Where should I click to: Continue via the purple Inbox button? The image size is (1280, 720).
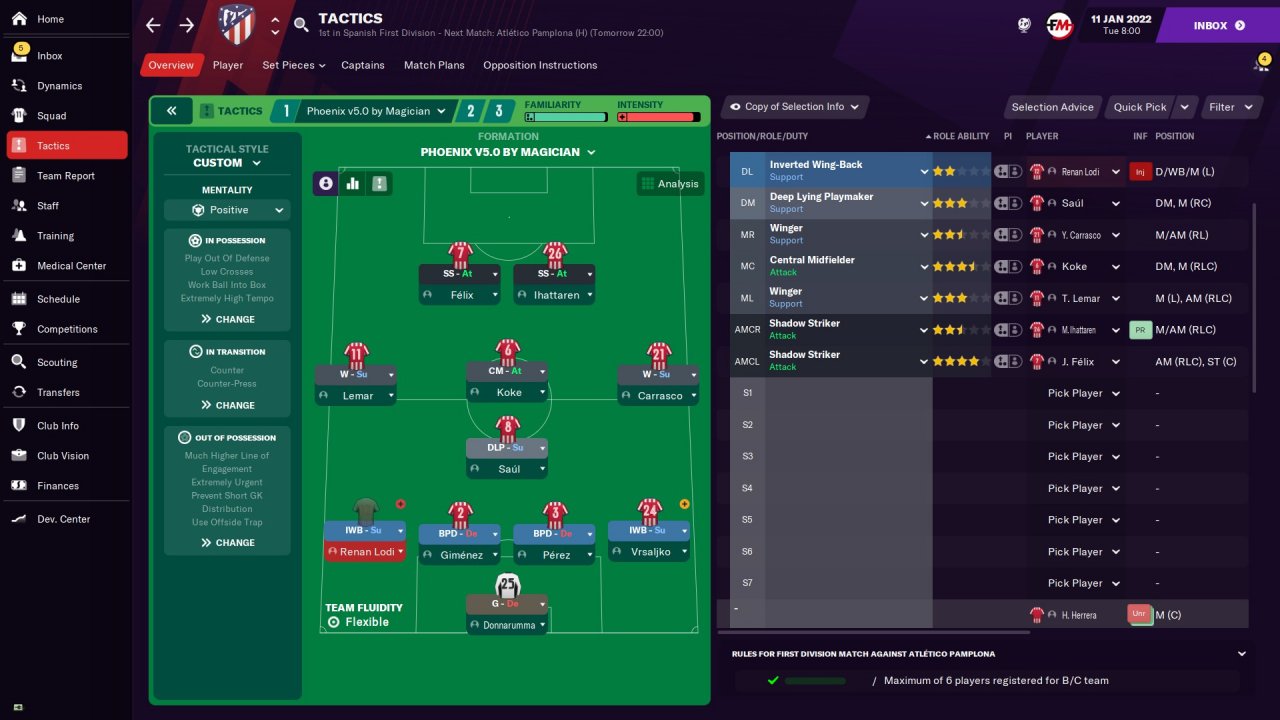(x=1218, y=25)
